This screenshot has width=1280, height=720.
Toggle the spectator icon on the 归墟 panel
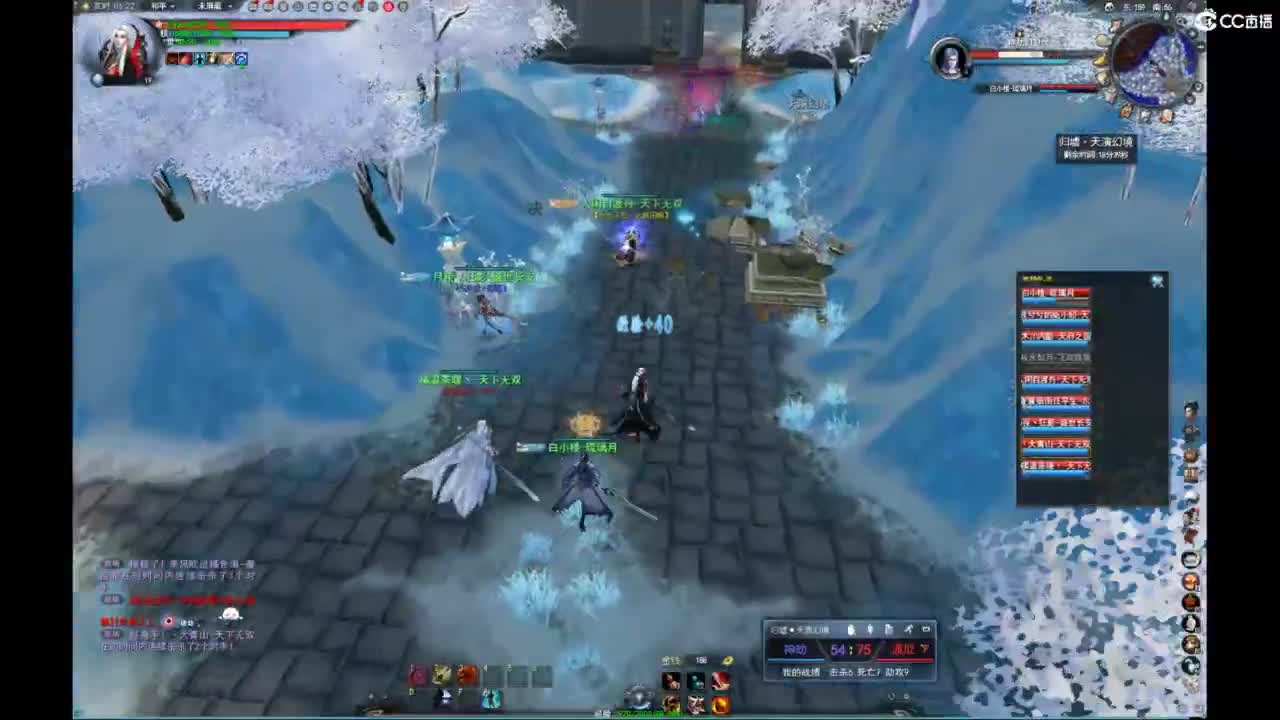pyautogui.click(x=852, y=629)
